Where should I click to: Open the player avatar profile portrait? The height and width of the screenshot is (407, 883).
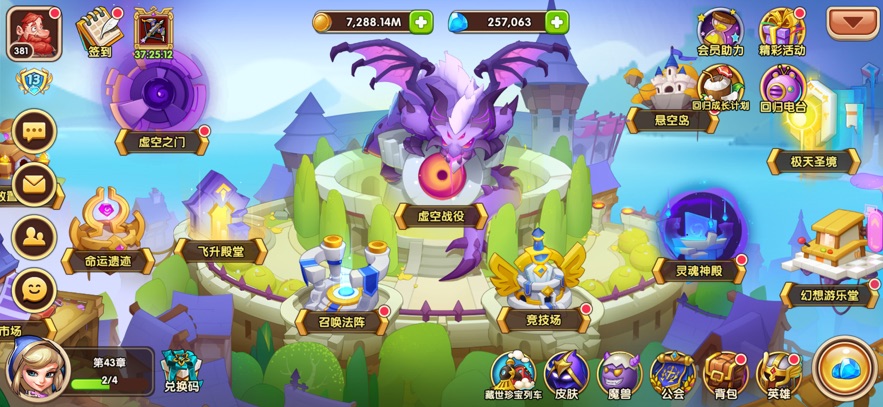click(x=36, y=30)
